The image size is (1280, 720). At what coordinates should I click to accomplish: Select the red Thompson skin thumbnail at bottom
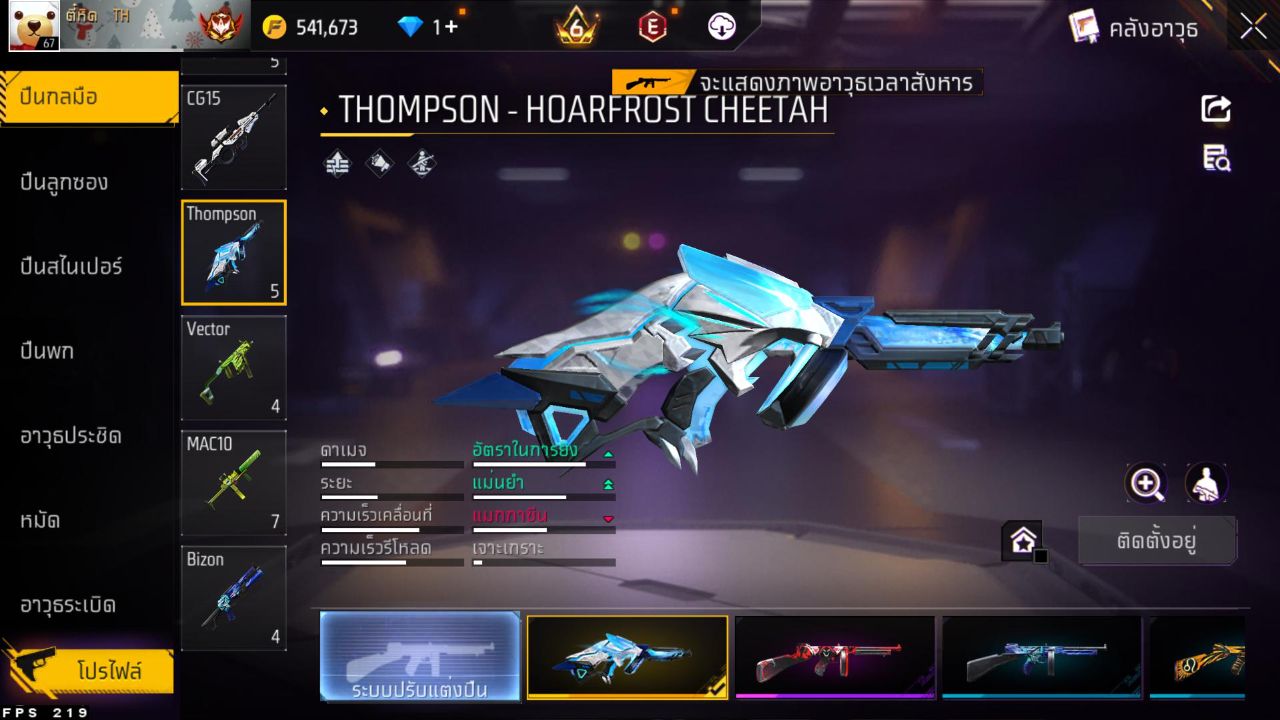834,657
